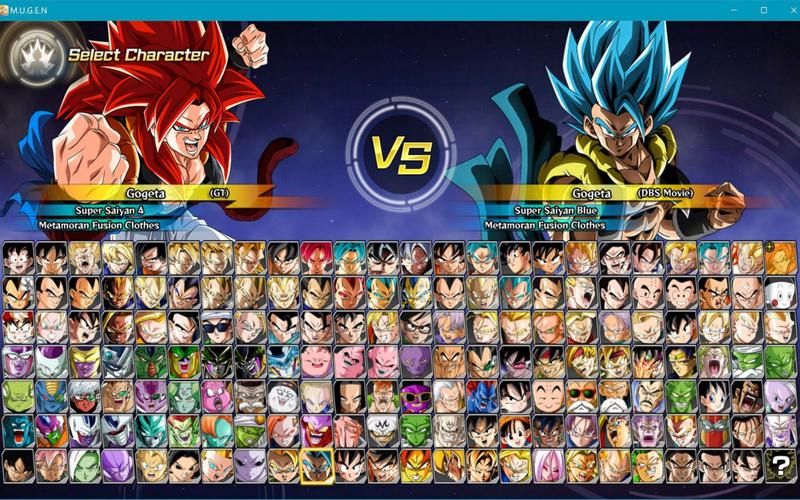Select Pan with the orange bandana
Image resolution: width=800 pixels, height=500 pixels.
[x=515, y=430]
